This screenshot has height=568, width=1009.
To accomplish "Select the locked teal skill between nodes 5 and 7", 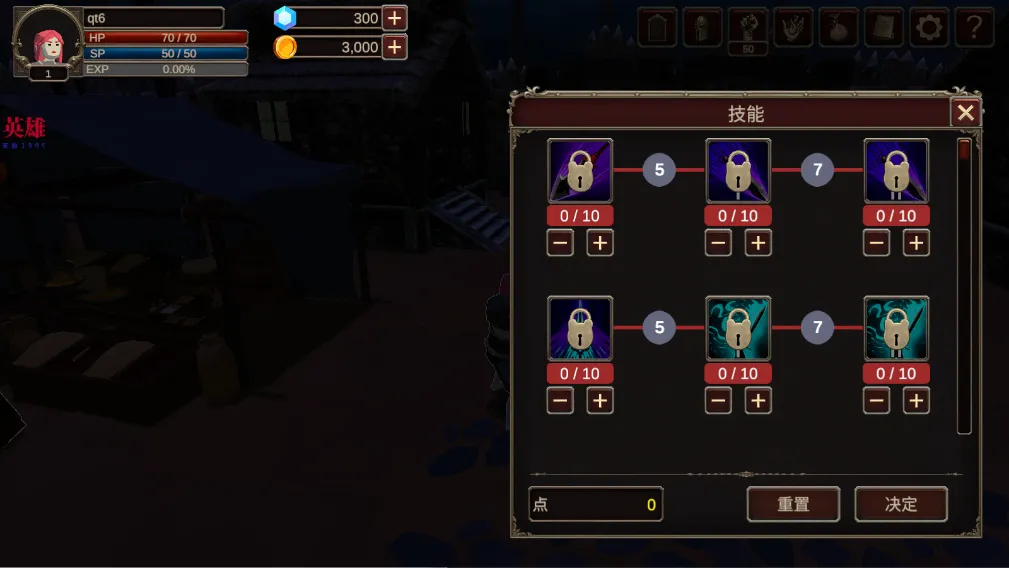I will point(738,328).
